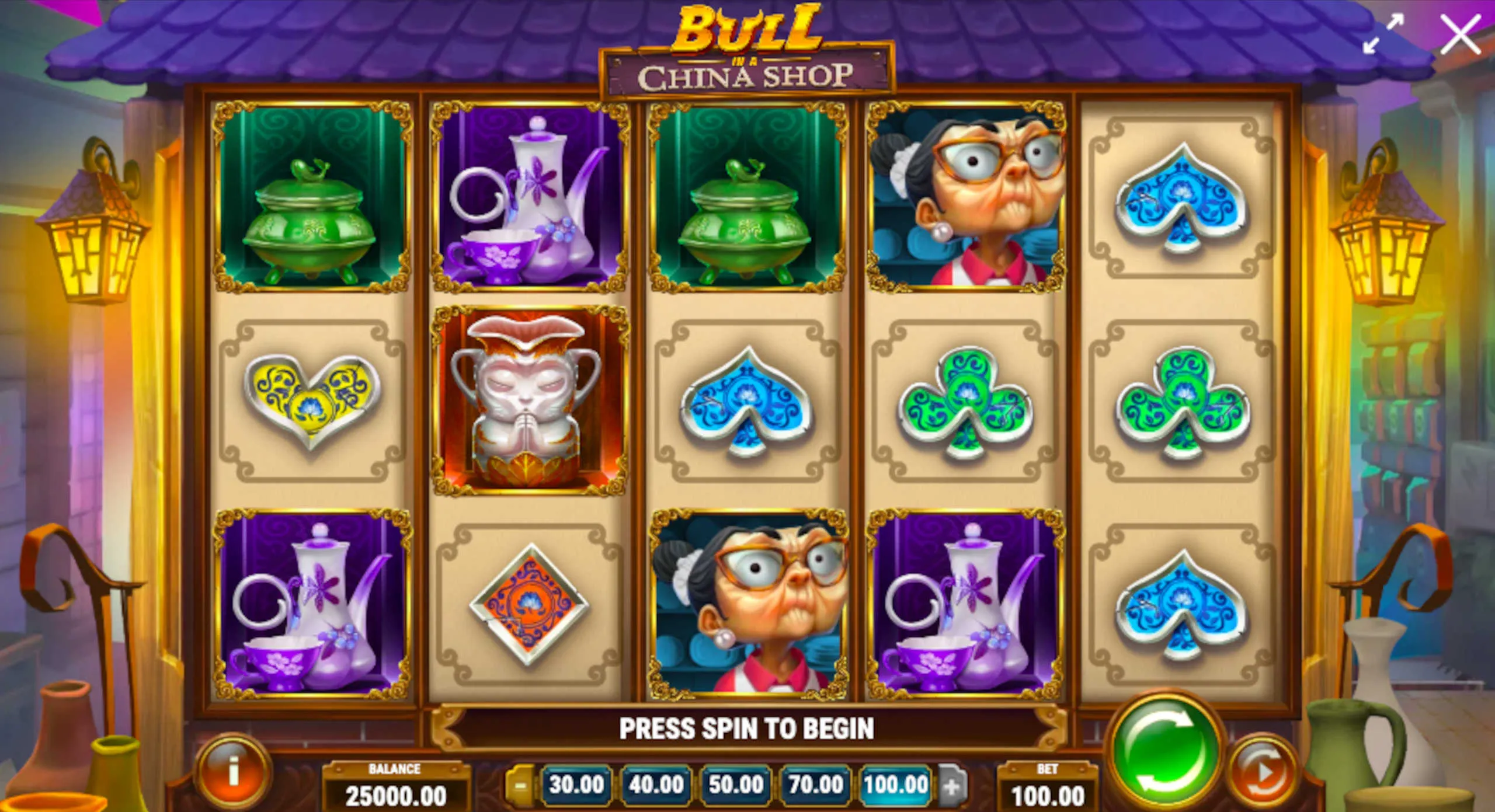Spin the reels with the green button
The width and height of the screenshot is (1495, 812).
1165,753
